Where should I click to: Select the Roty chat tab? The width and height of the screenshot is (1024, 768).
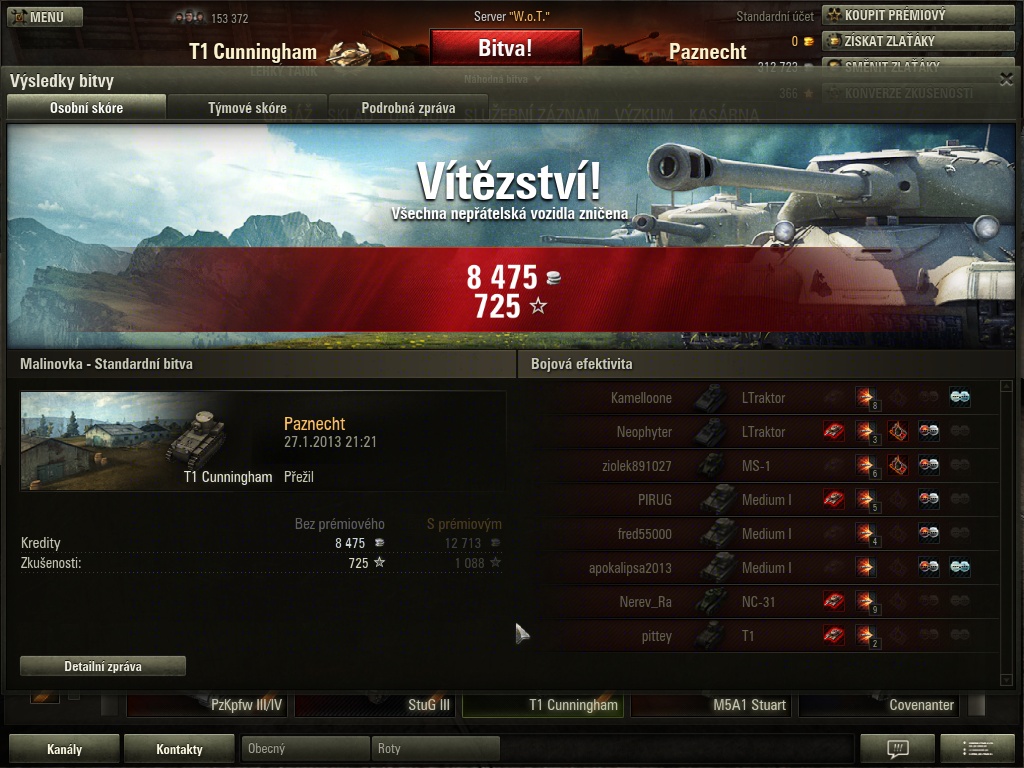[x=434, y=748]
